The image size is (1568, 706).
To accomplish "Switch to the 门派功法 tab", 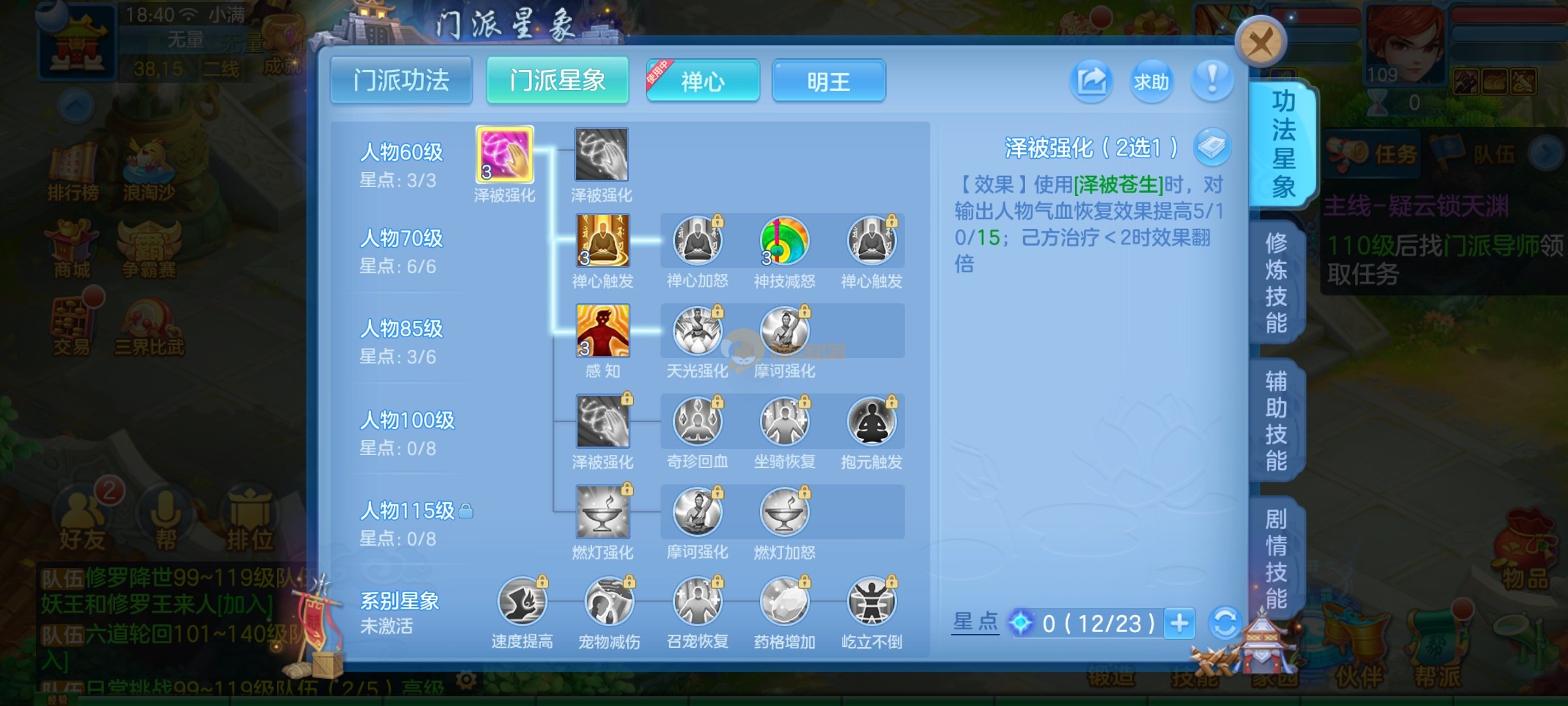I will (401, 81).
